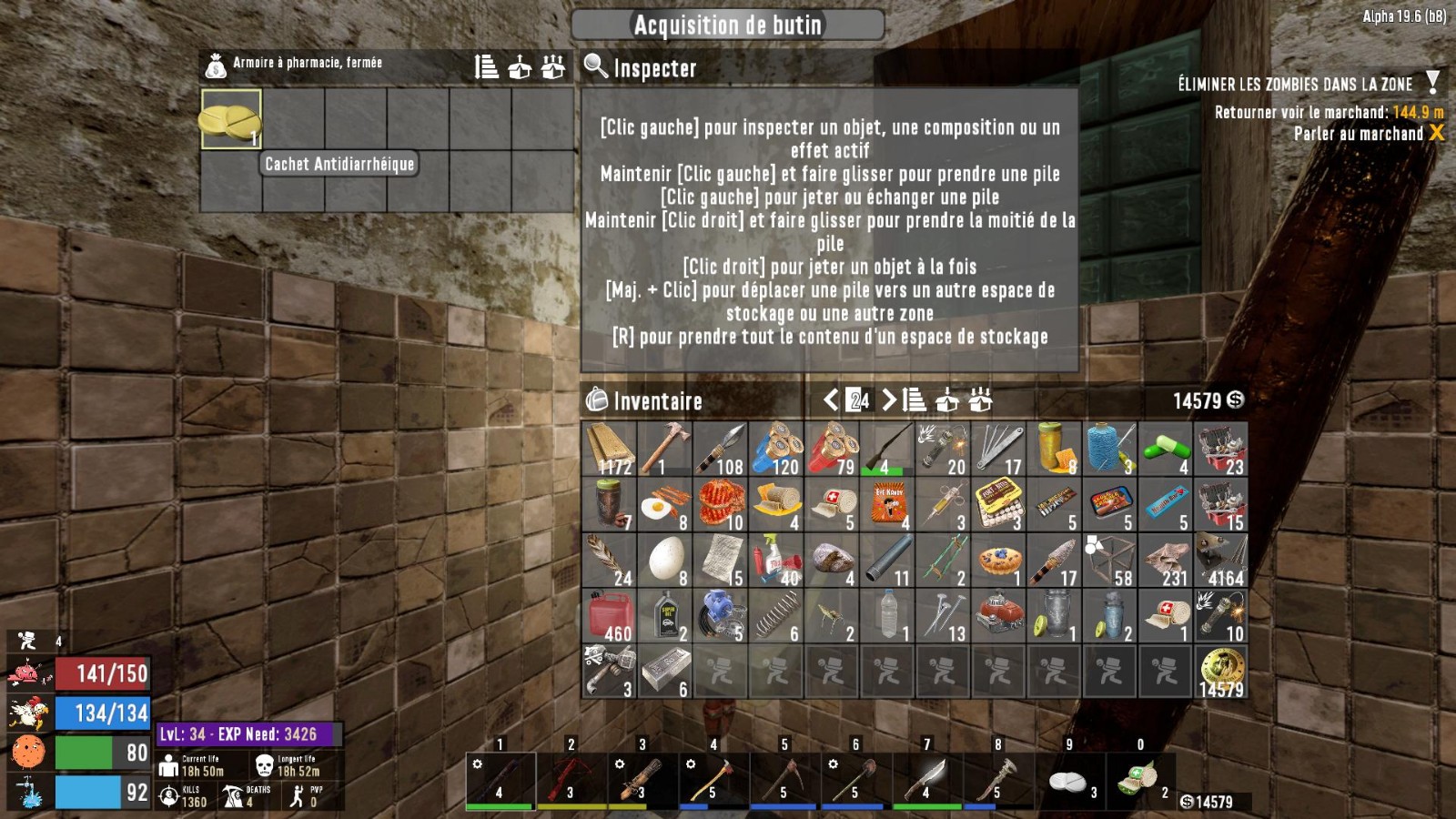Select the red shotgun shells stack

point(832,449)
